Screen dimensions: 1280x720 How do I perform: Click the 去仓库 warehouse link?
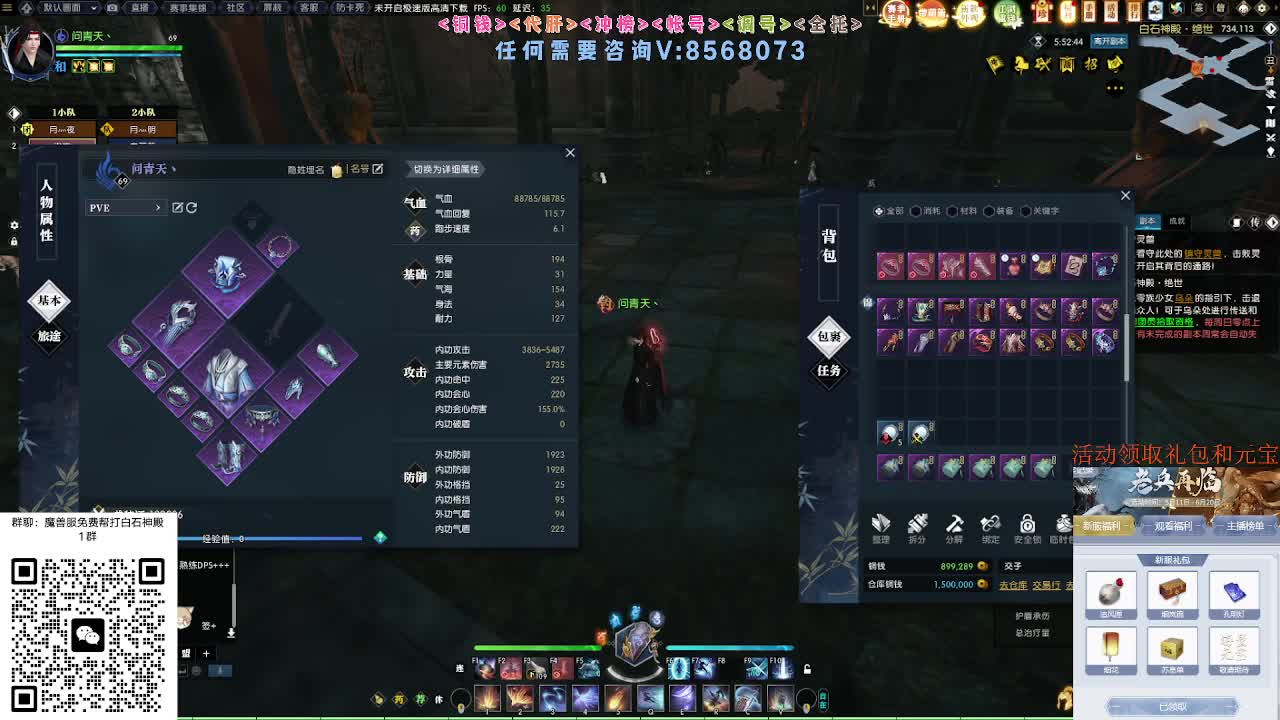(1014, 583)
